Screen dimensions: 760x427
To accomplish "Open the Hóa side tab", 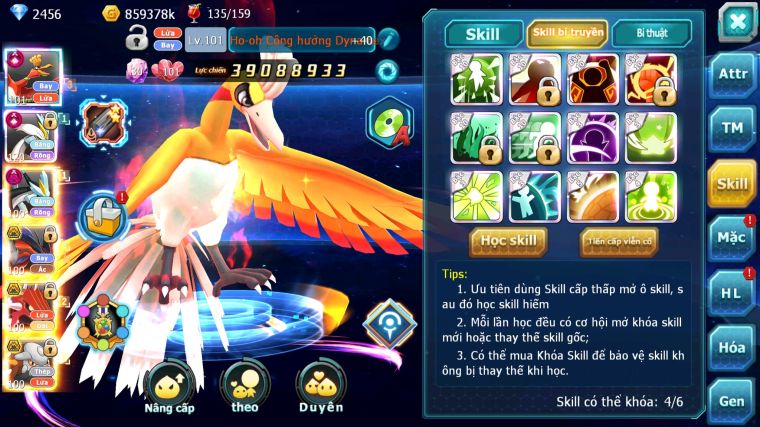I will tap(732, 347).
